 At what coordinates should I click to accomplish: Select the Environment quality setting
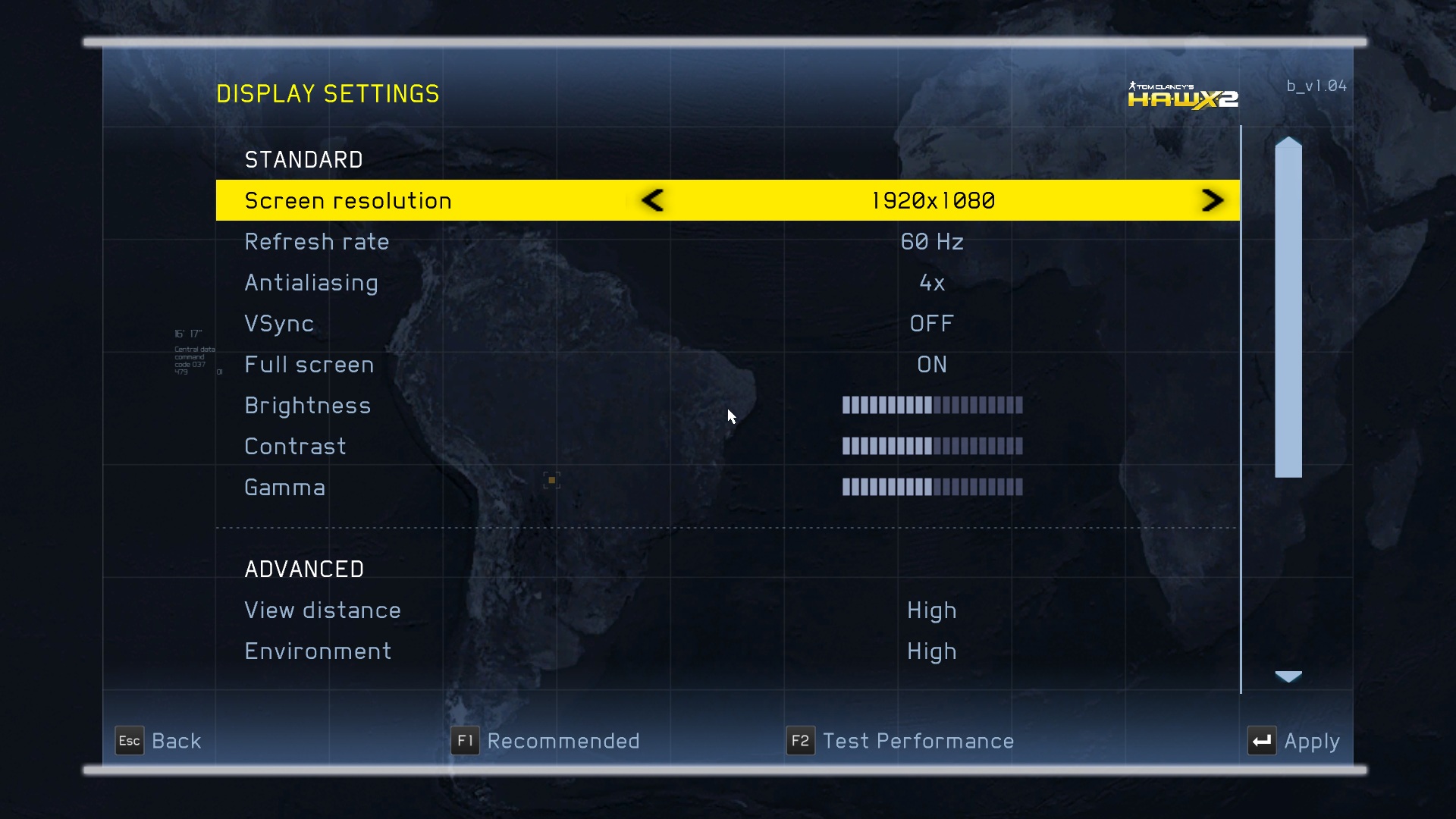pyautogui.click(x=318, y=651)
